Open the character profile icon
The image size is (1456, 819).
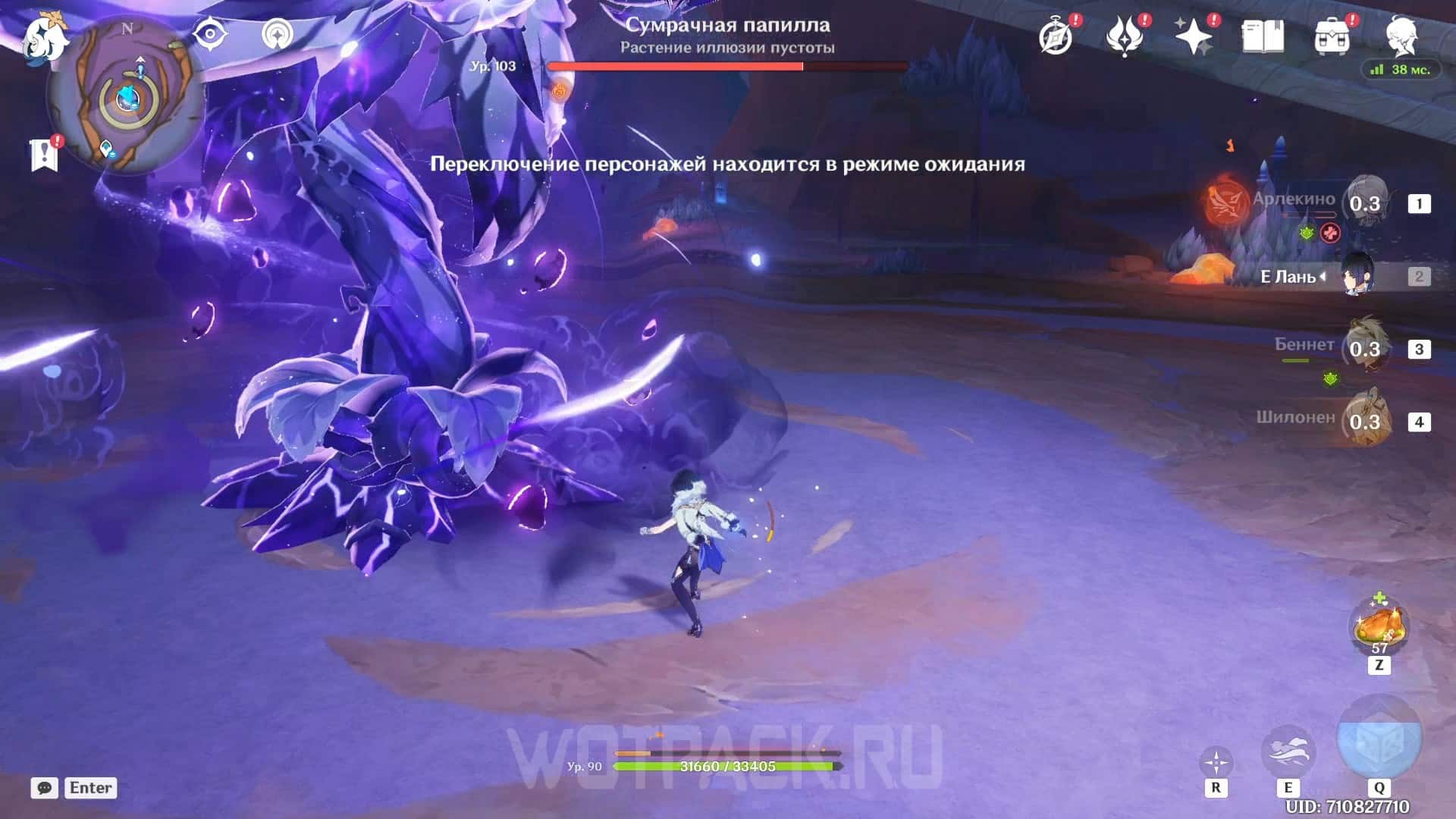tap(1401, 35)
